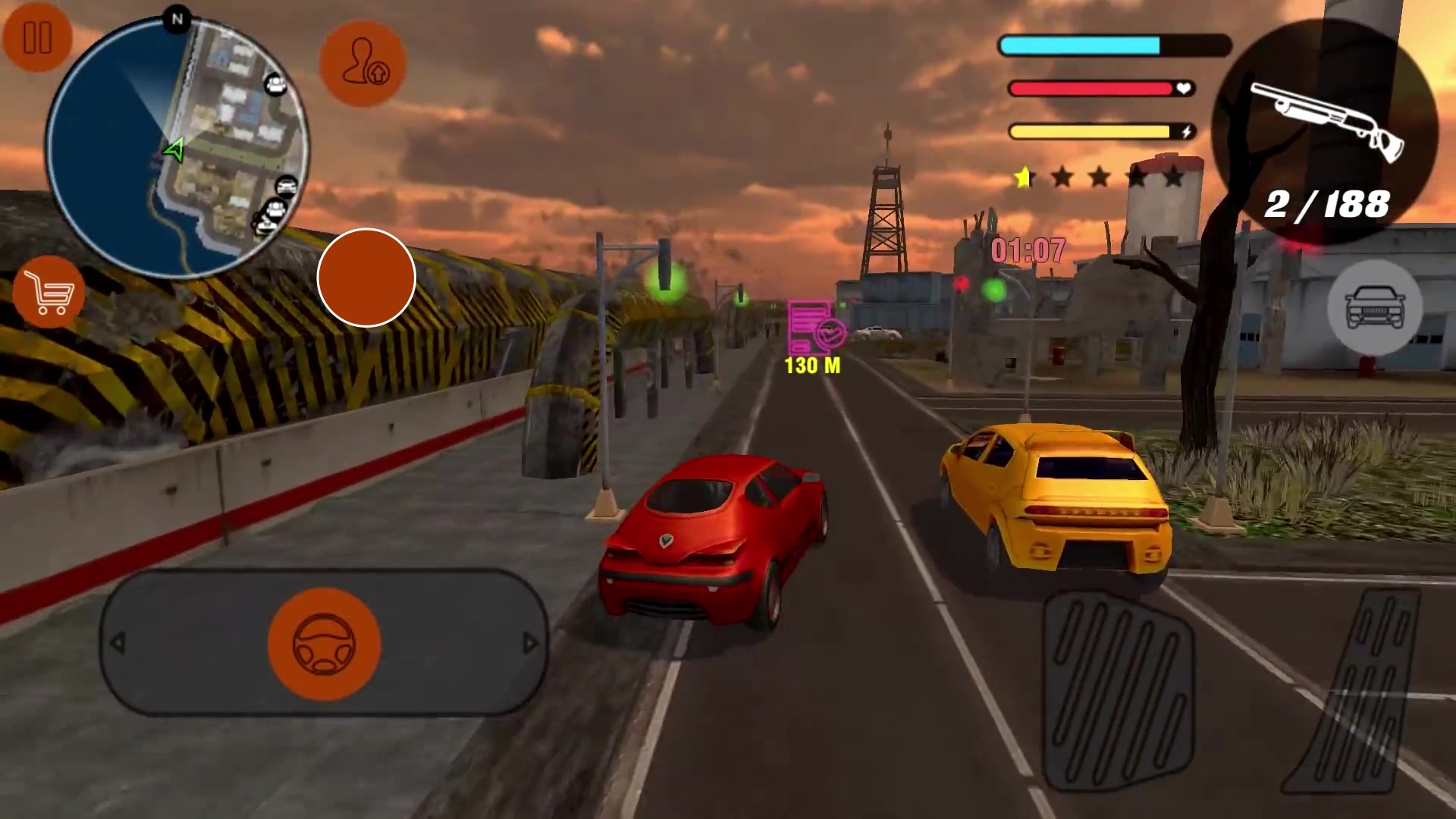Open the pause menu
Viewport: 1456px width, 819px height.
(x=38, y=39)
